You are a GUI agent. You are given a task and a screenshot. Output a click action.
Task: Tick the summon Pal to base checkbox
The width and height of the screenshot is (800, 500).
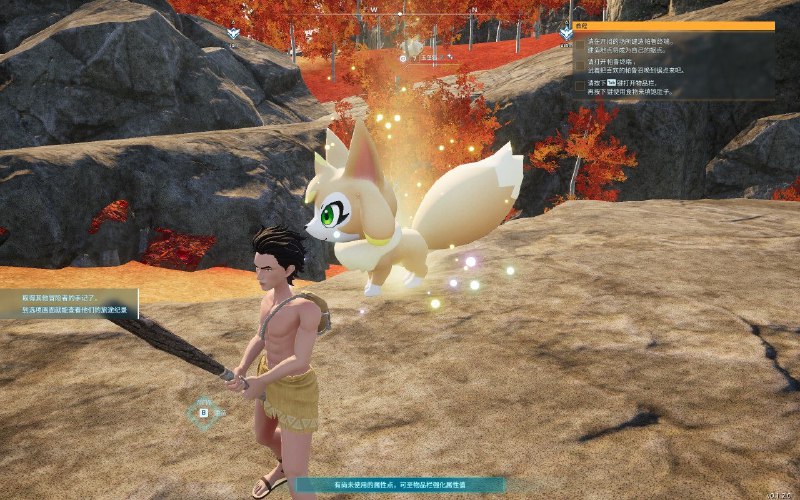[x=580, y=65]
